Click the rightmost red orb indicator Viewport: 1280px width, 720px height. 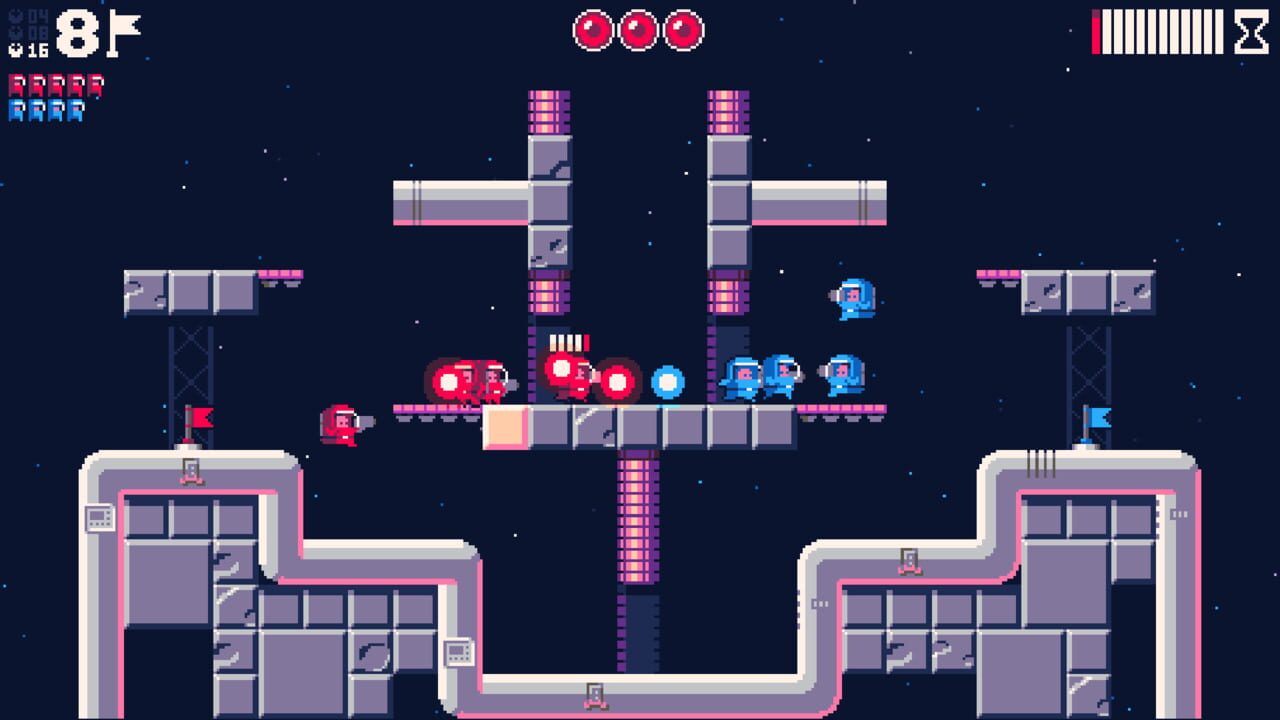(682, 30)
